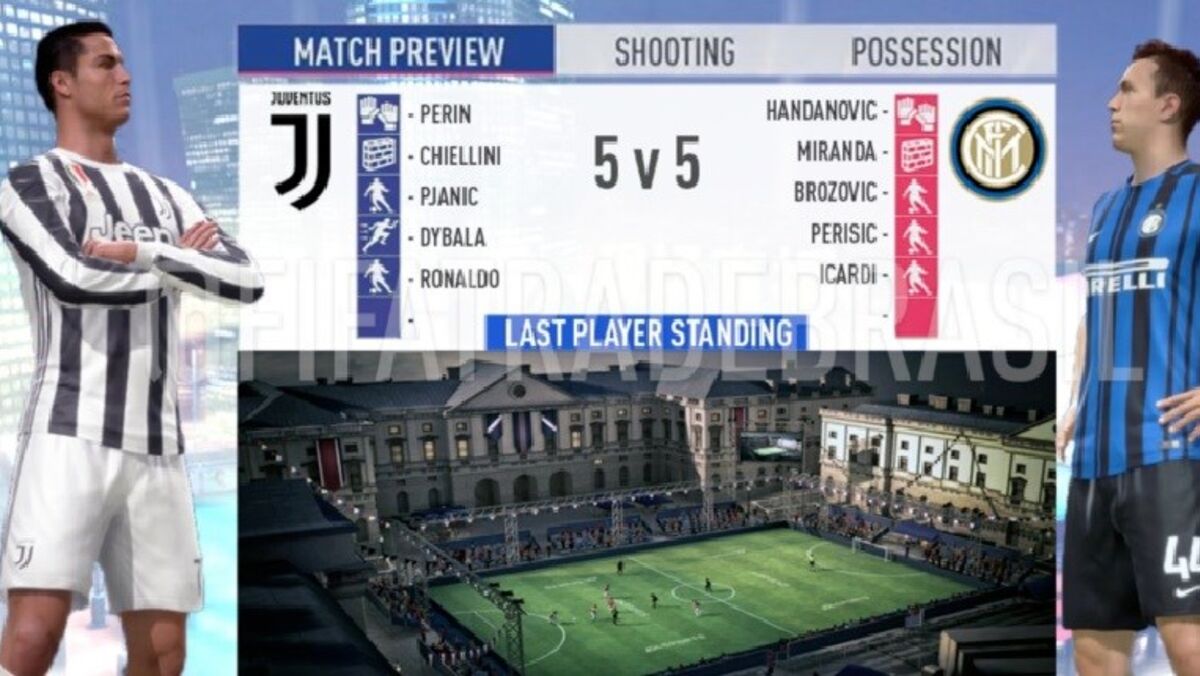The width and height of the screenshot is (1200, 676).
Task: Select Perin in the Juventus lineup
Action: tap(445, 113)
